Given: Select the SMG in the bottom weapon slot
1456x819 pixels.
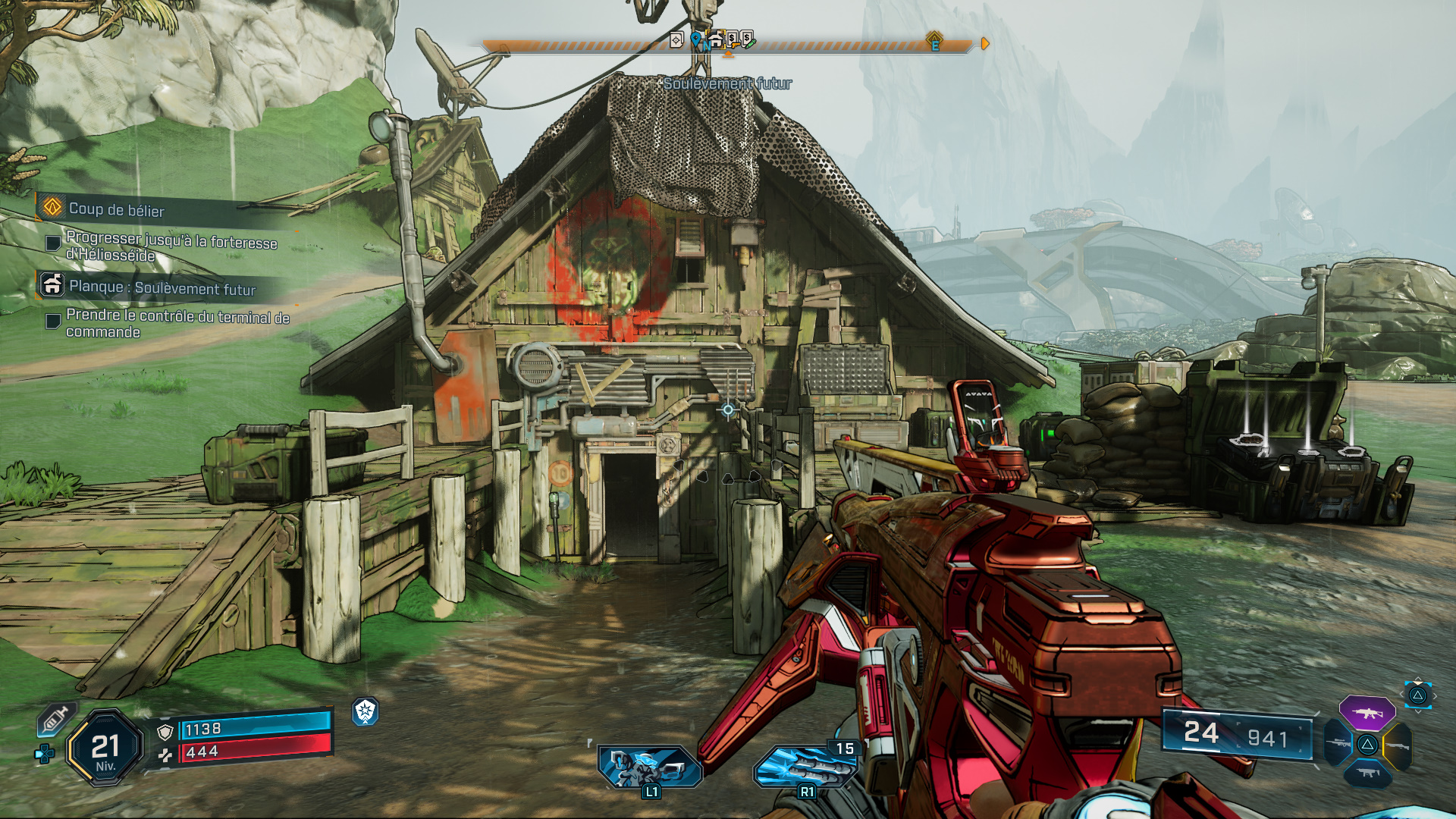Looking at the screenshot, I should [x=1367, y=774].
